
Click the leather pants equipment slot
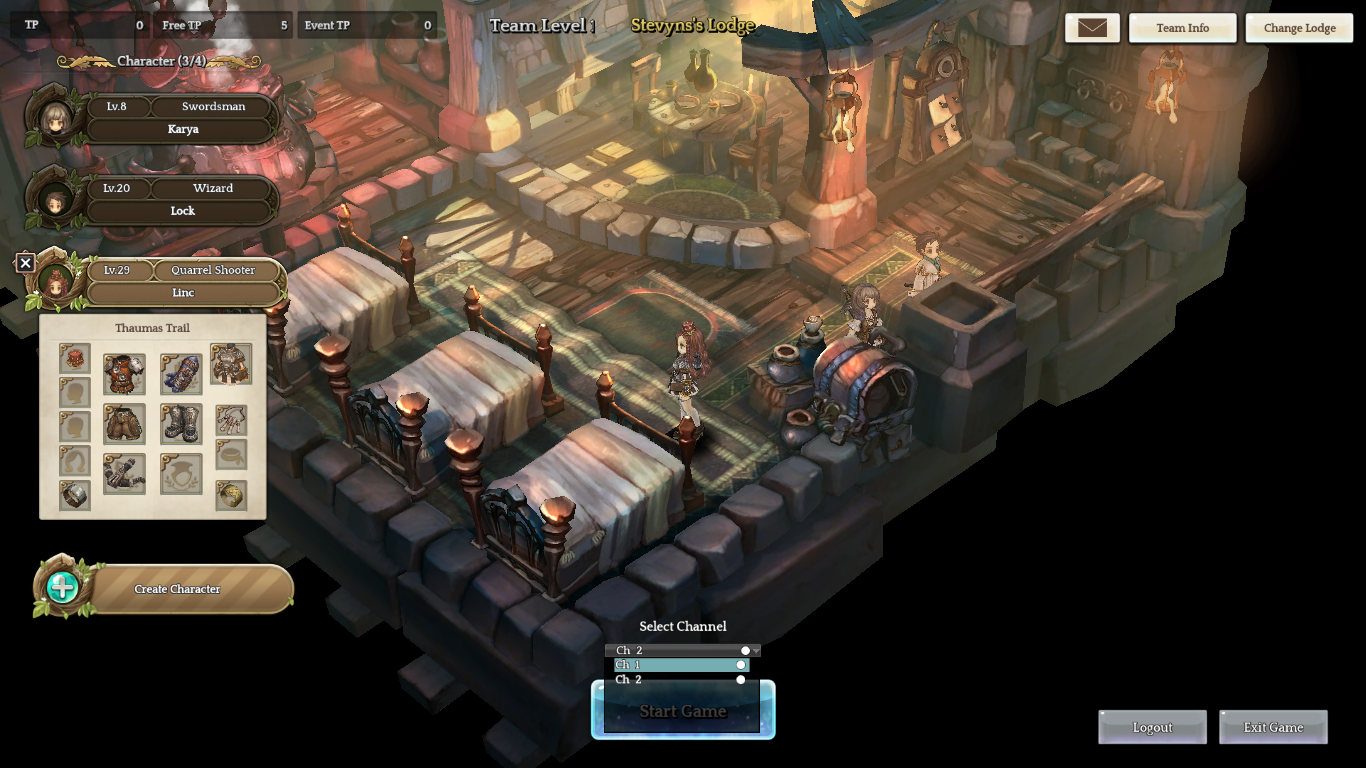pos(124,424)
